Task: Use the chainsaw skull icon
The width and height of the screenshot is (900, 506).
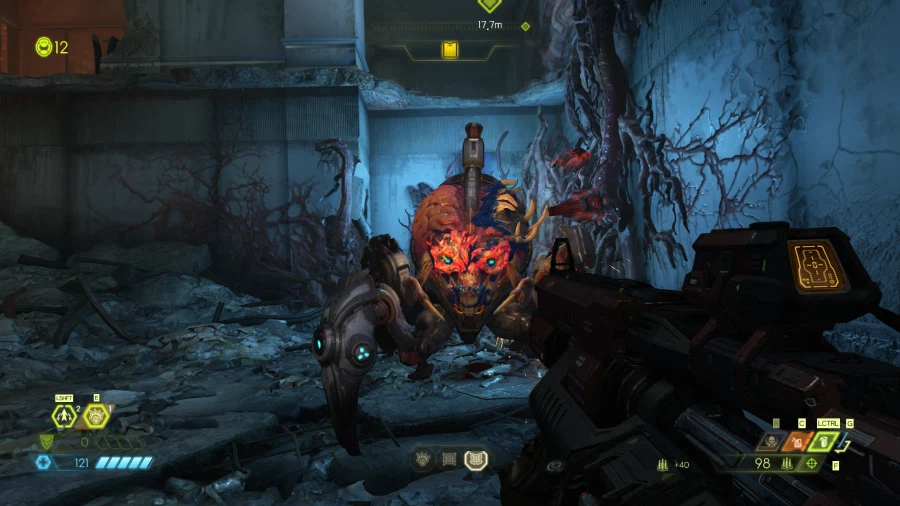Action: point(773,441)
